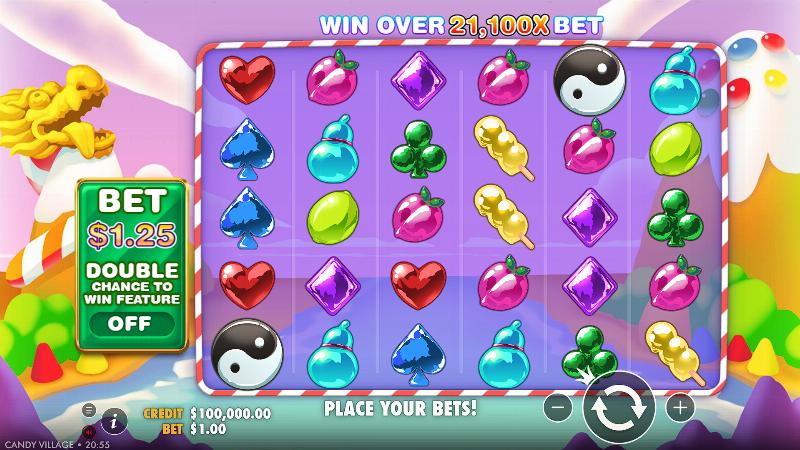Spin the reels with the circular arrow button

(x=619, y=408)
